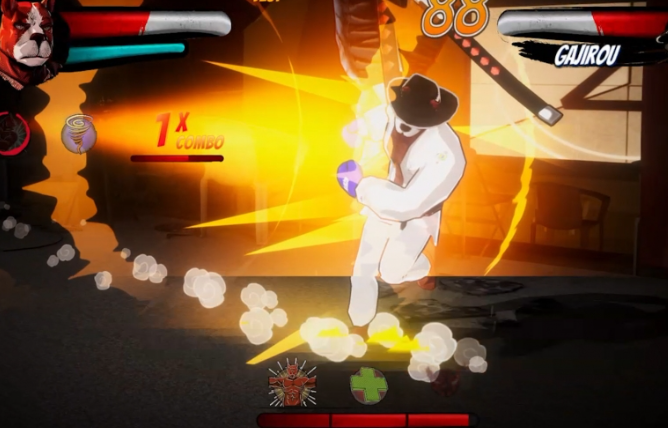Use the green cross heal item
The height and width of the screenshot is (428, 668).
coord(368,385)
